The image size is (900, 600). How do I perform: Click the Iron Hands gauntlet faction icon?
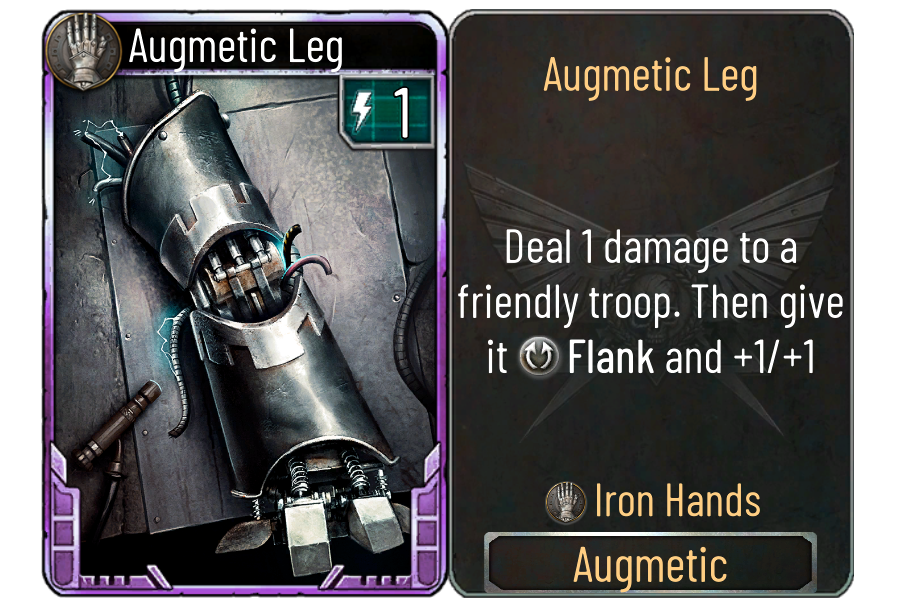[566, 500]
